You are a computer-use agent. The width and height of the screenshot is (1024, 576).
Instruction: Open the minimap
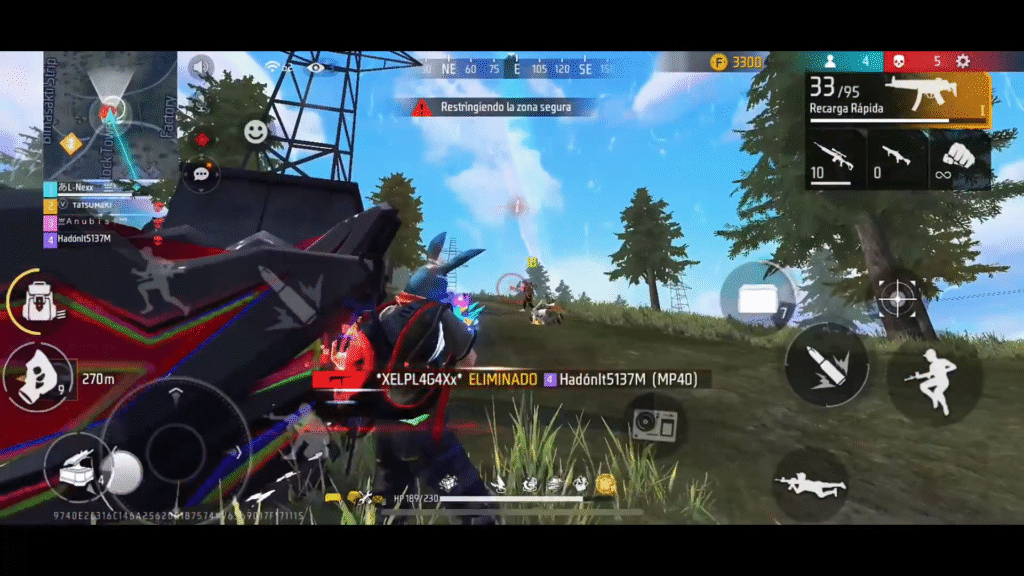pos(110,113)
